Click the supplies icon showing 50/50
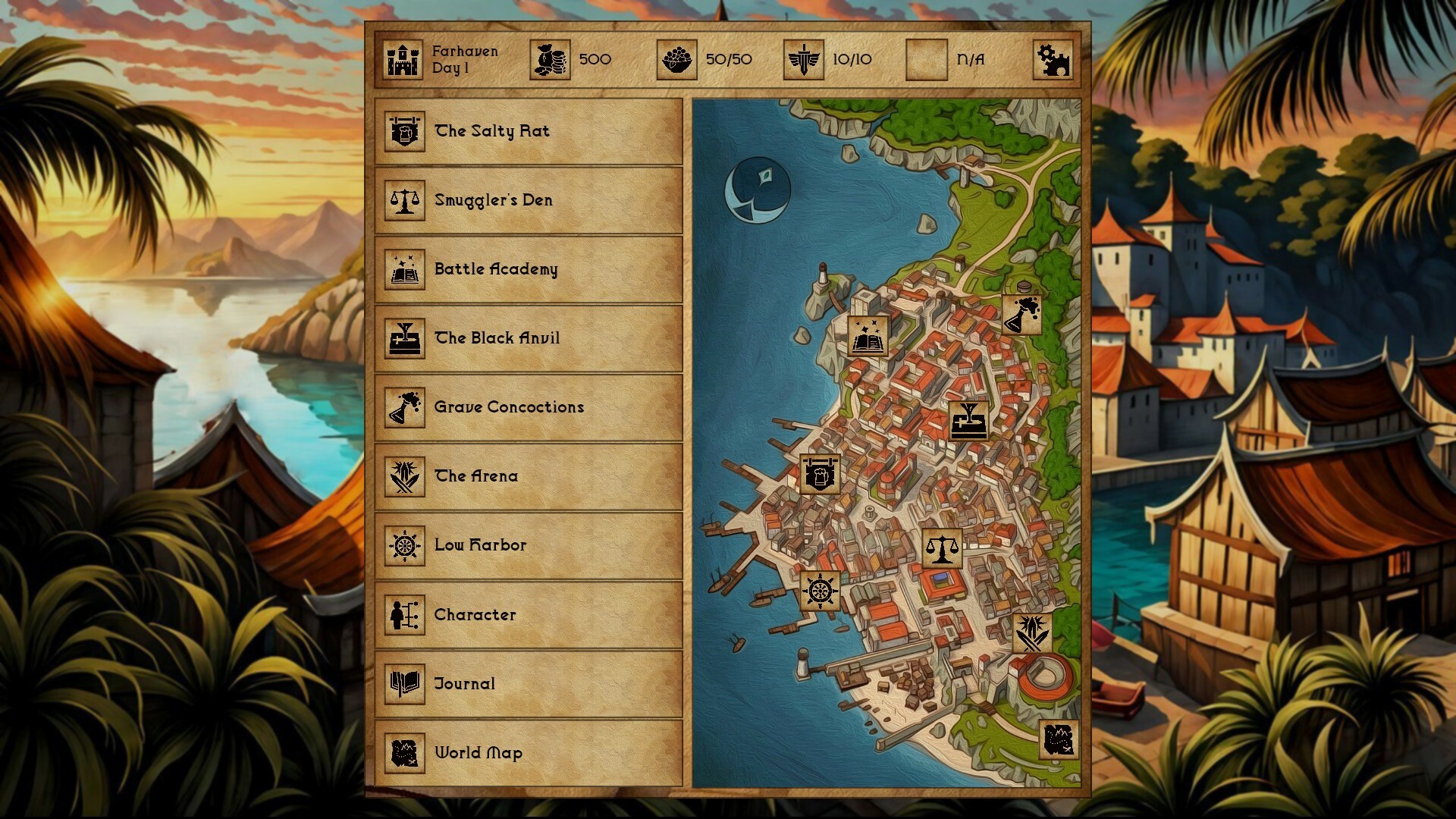This screenshot has width=1456, height=819. [679, 59]
